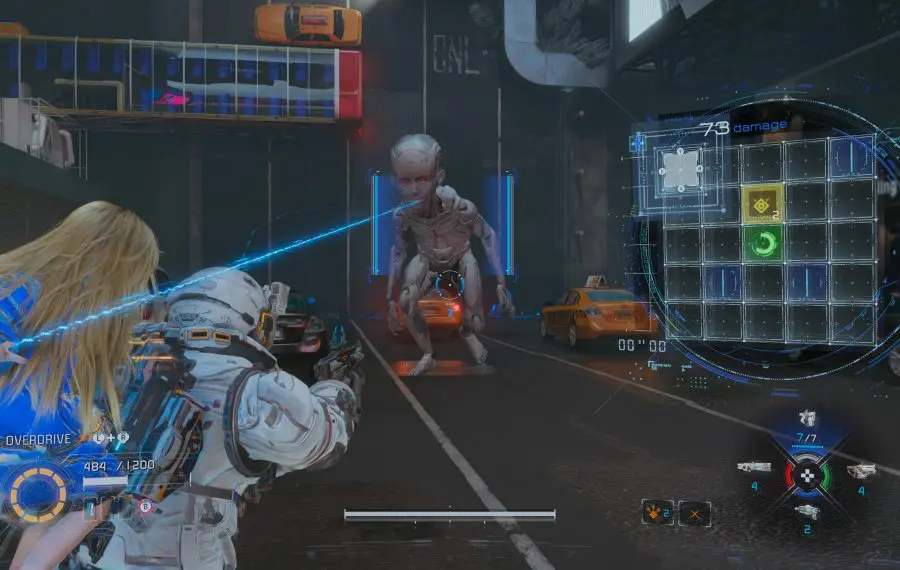900x570 pixels.
Task: Click the weapon wheel's center d-pad icon
Action: [806, 474]
